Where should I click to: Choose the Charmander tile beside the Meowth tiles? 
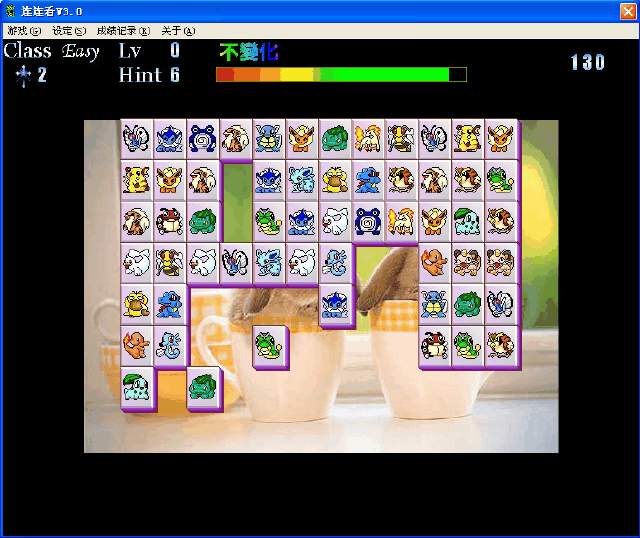(x=434, y=262)
